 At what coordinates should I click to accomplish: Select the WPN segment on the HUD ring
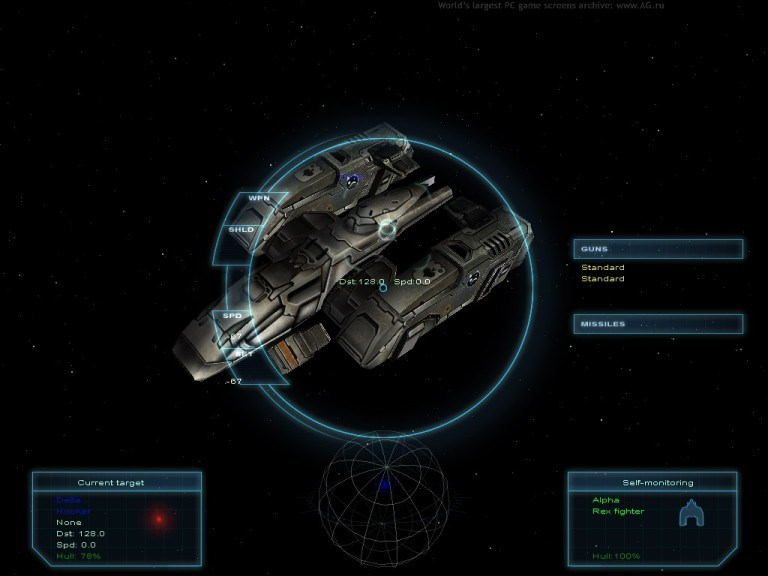(x=259, y=199)
